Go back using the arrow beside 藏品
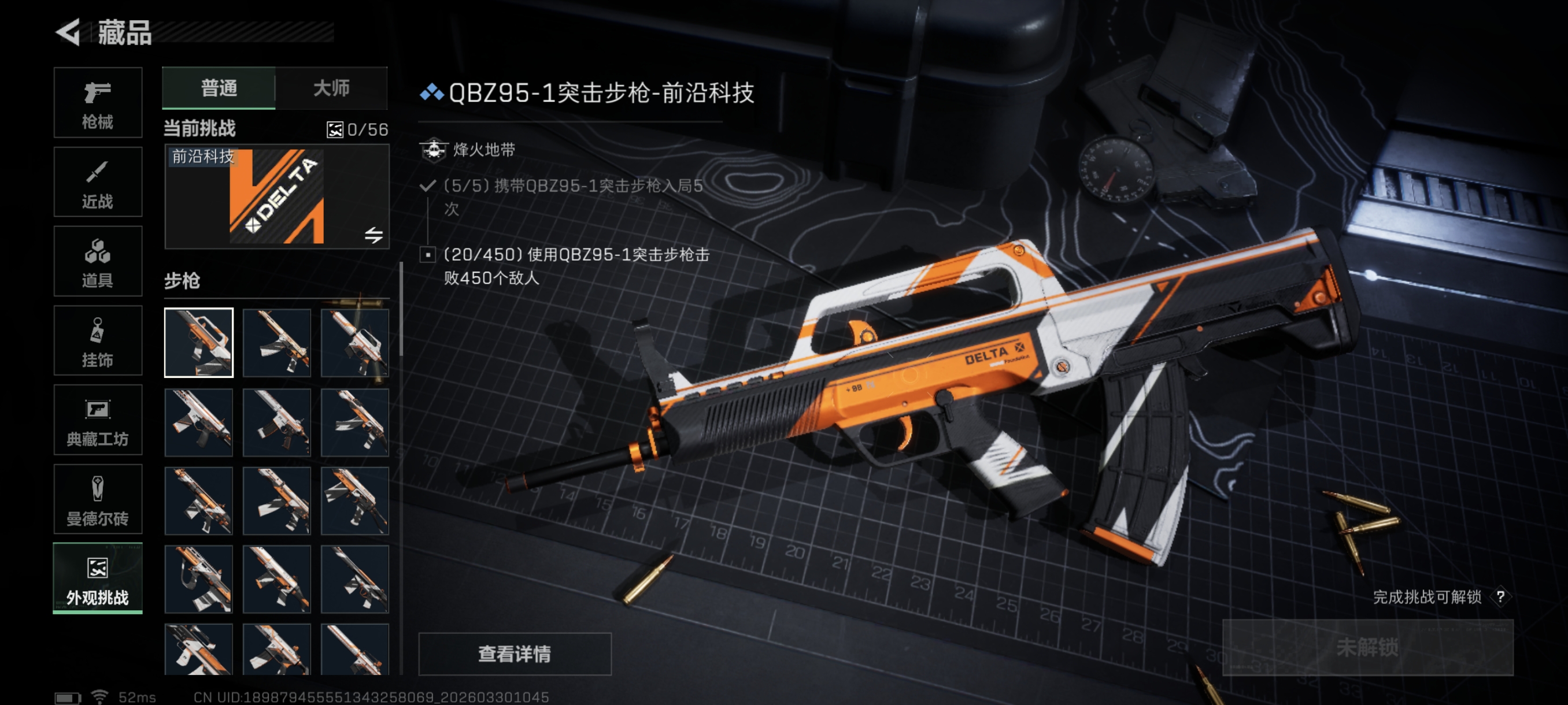Viewport: 1568px width, 705px height. tap(68, 32)
